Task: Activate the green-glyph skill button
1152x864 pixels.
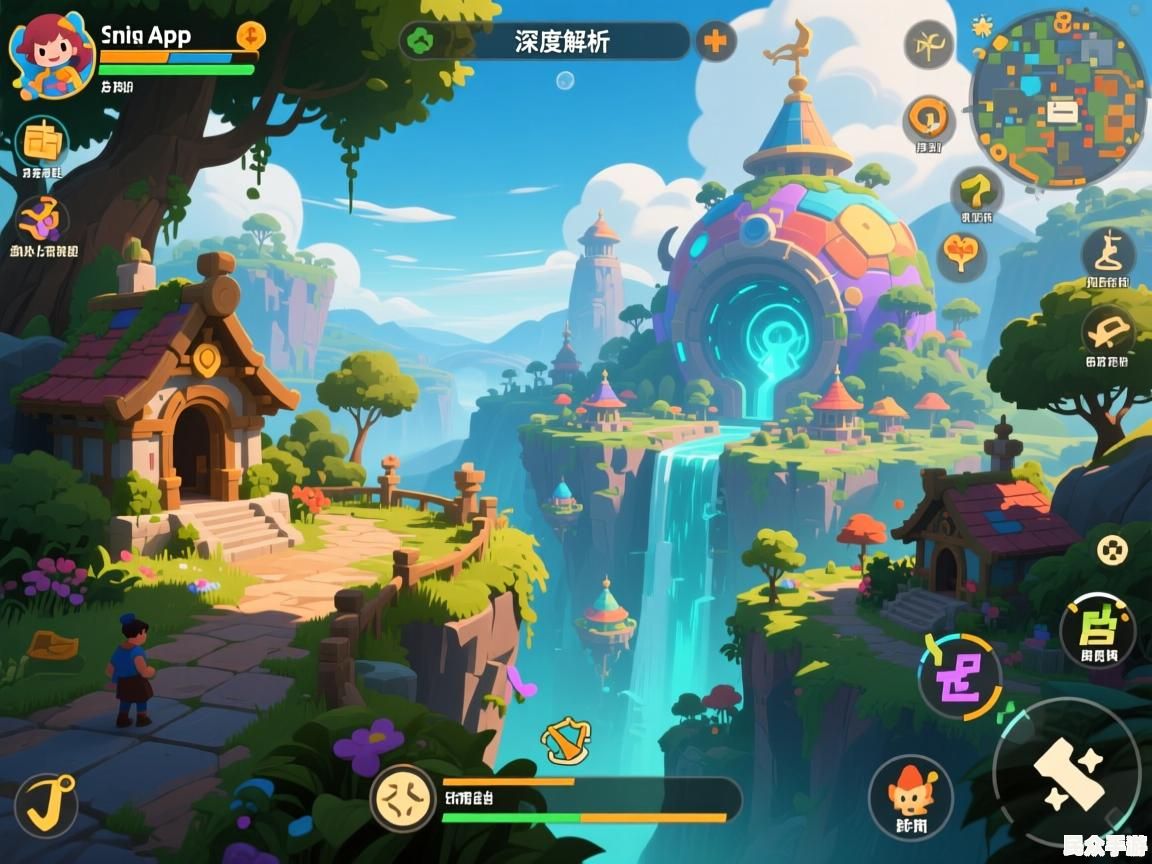Action: [x=1097, y=630]
